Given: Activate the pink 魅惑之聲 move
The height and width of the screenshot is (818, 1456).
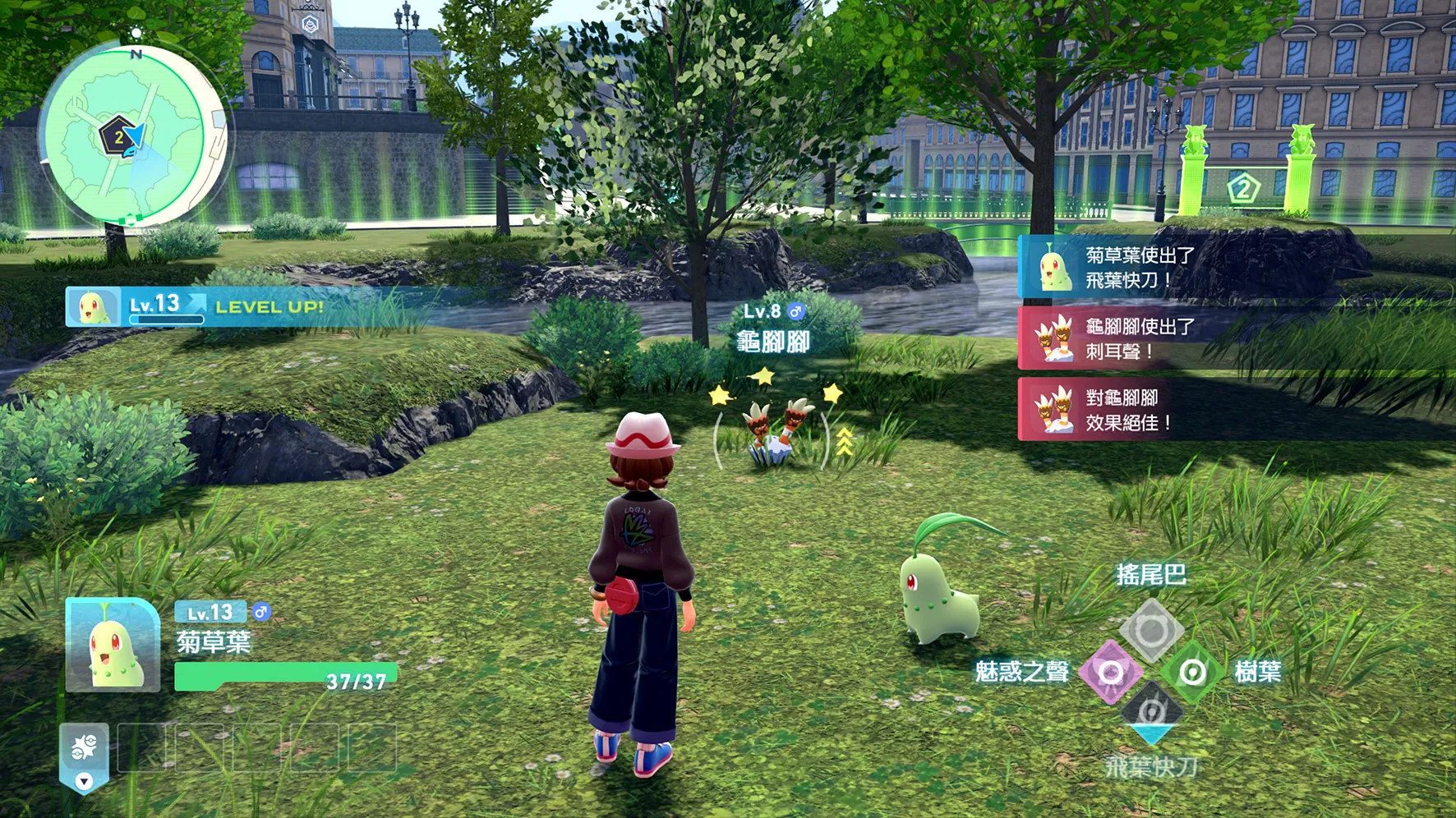Looking at the screenshot, I should [1110, 673].
